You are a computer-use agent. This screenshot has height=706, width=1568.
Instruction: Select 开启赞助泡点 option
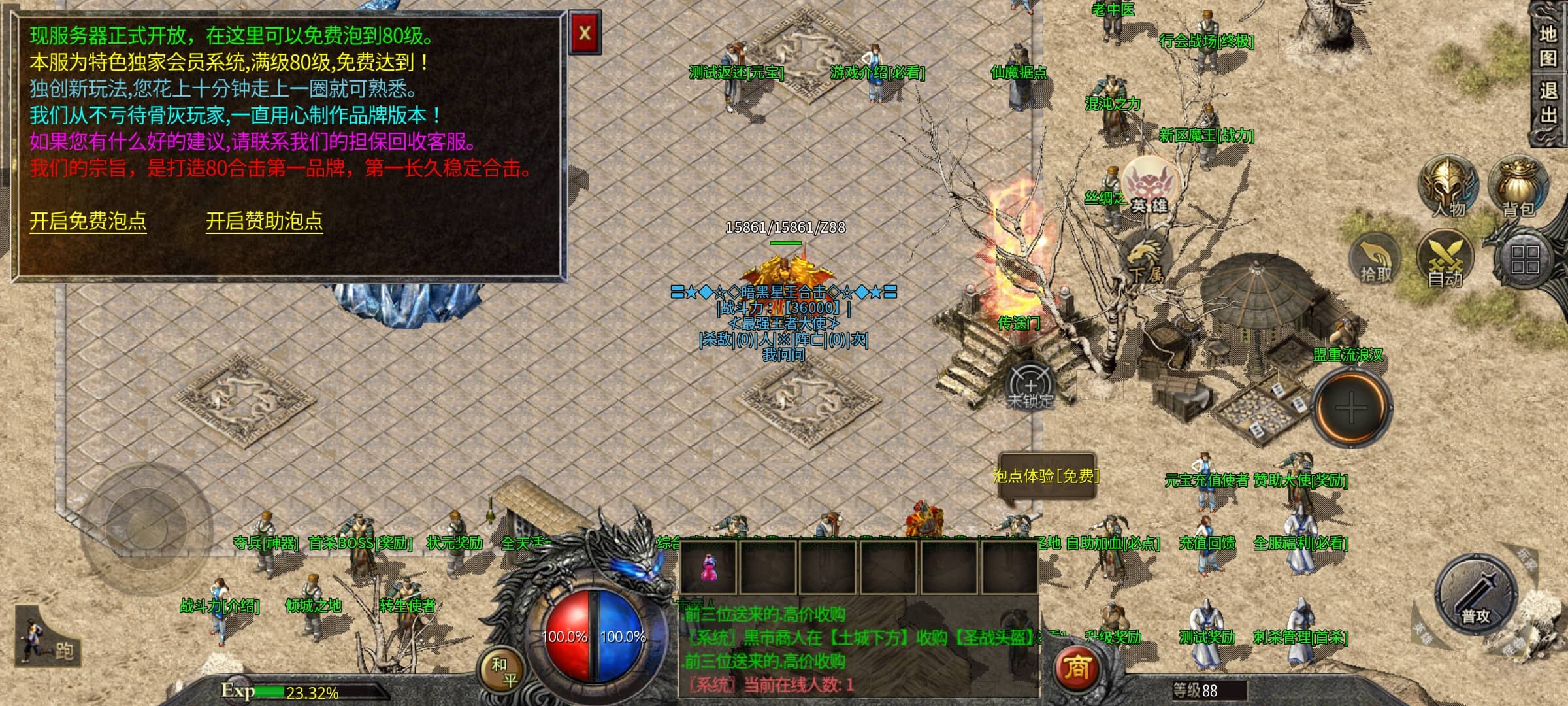coord(264,222)
